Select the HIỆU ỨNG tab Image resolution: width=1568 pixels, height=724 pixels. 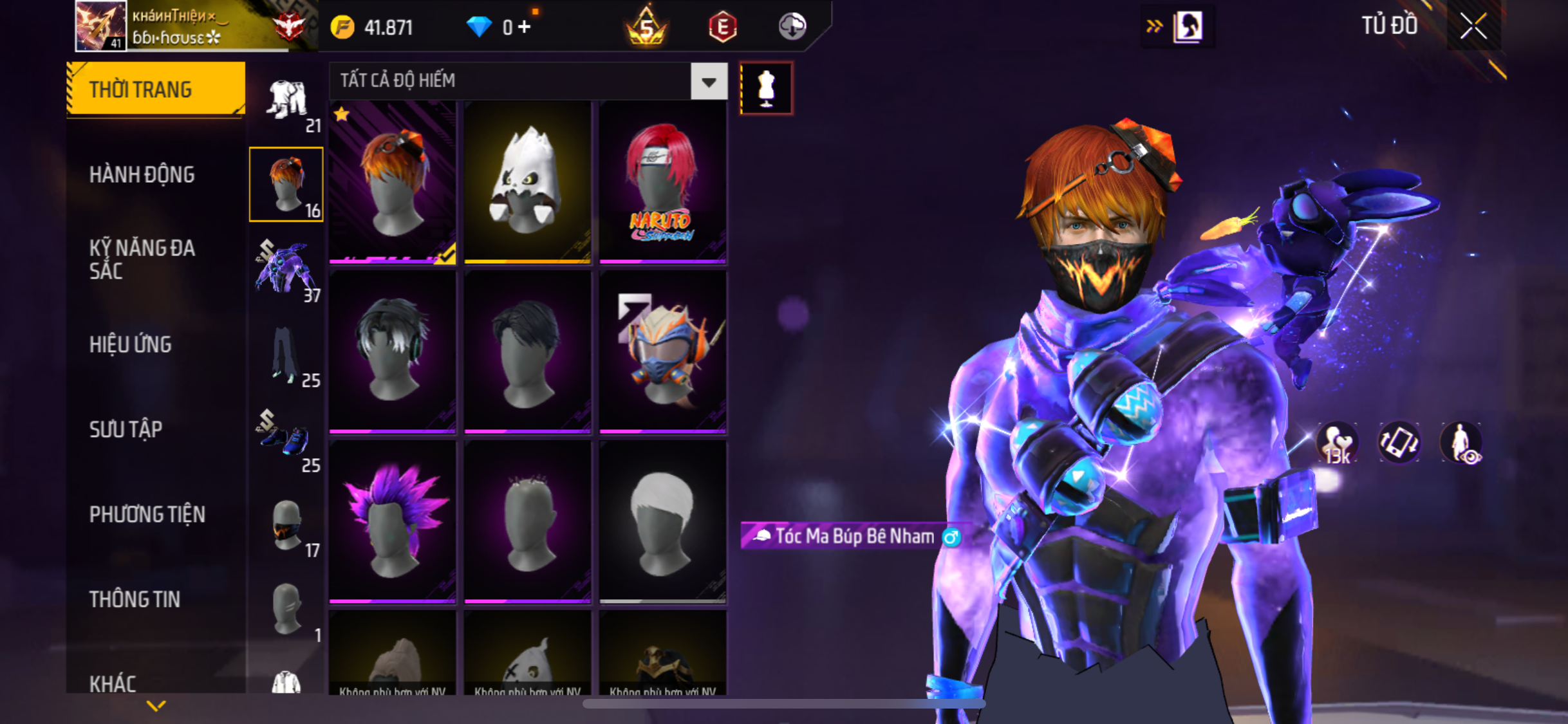click(131, 344)
